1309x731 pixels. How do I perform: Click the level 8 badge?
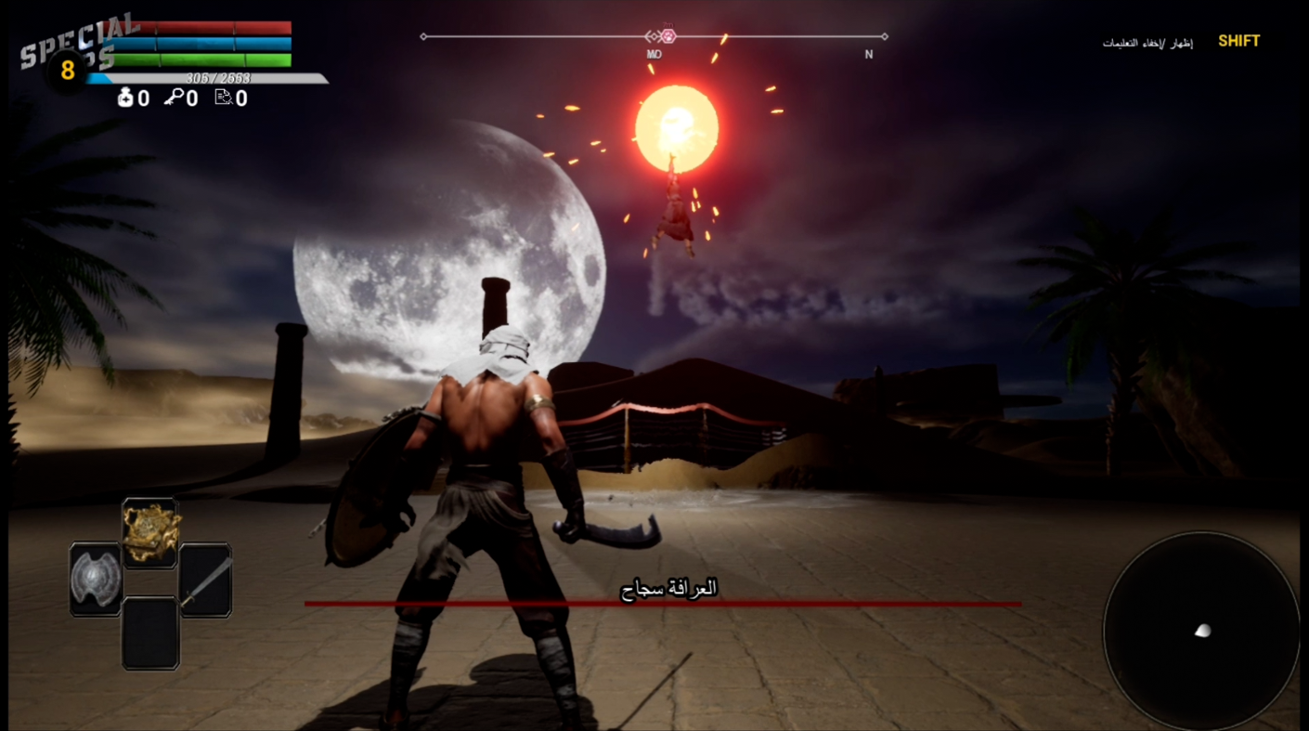point(64,70)
